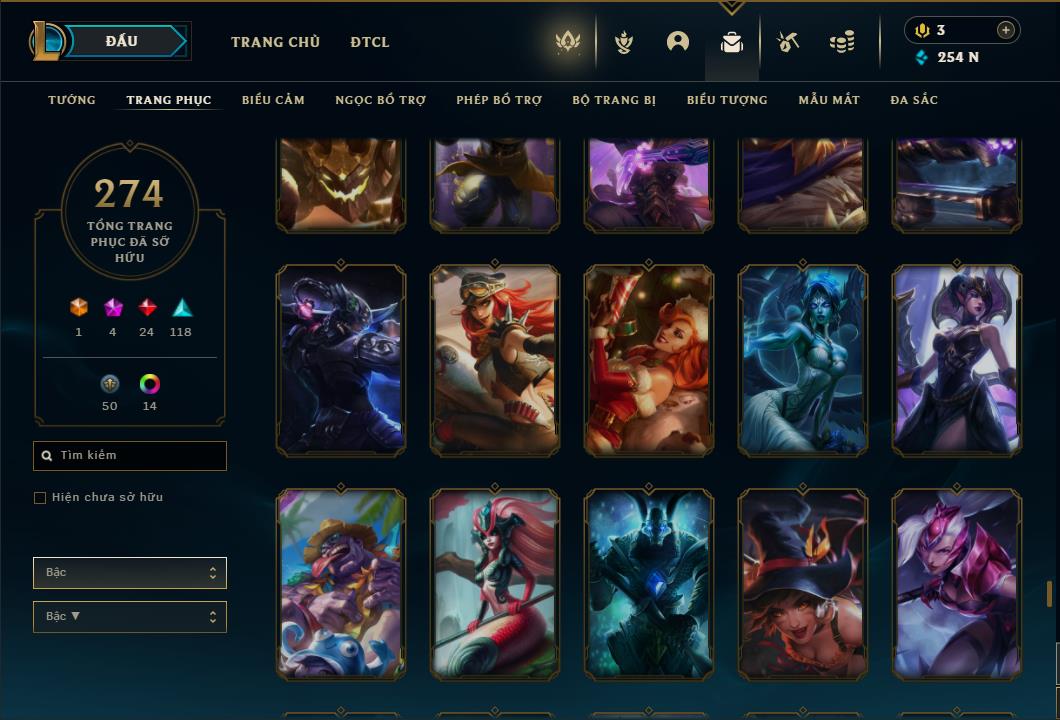Add currency with the plus button
1060x720 pixels.
click(x=1005, y=30)
